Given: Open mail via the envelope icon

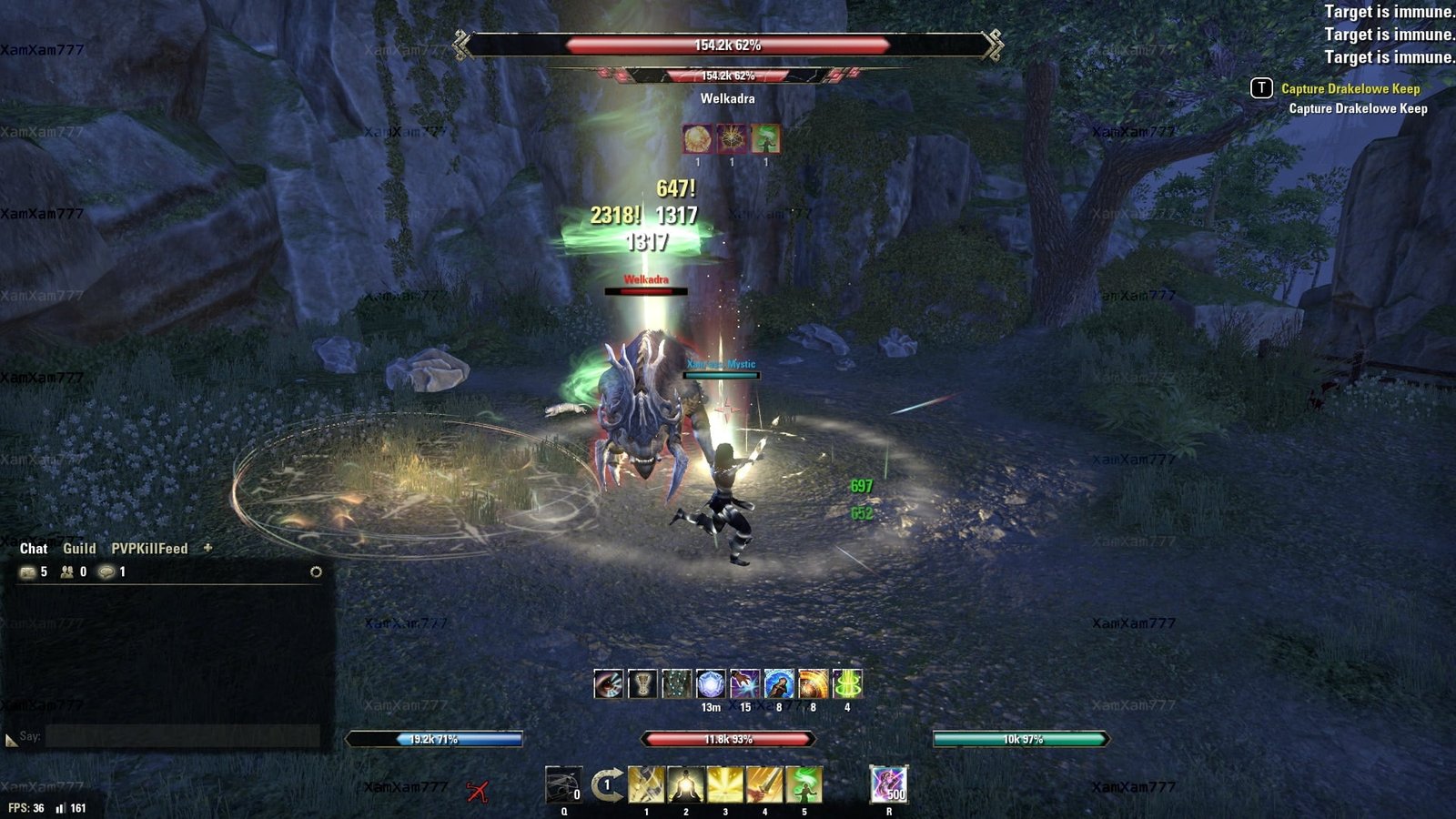Looking at the screenshot, I should tap(27, 571).
